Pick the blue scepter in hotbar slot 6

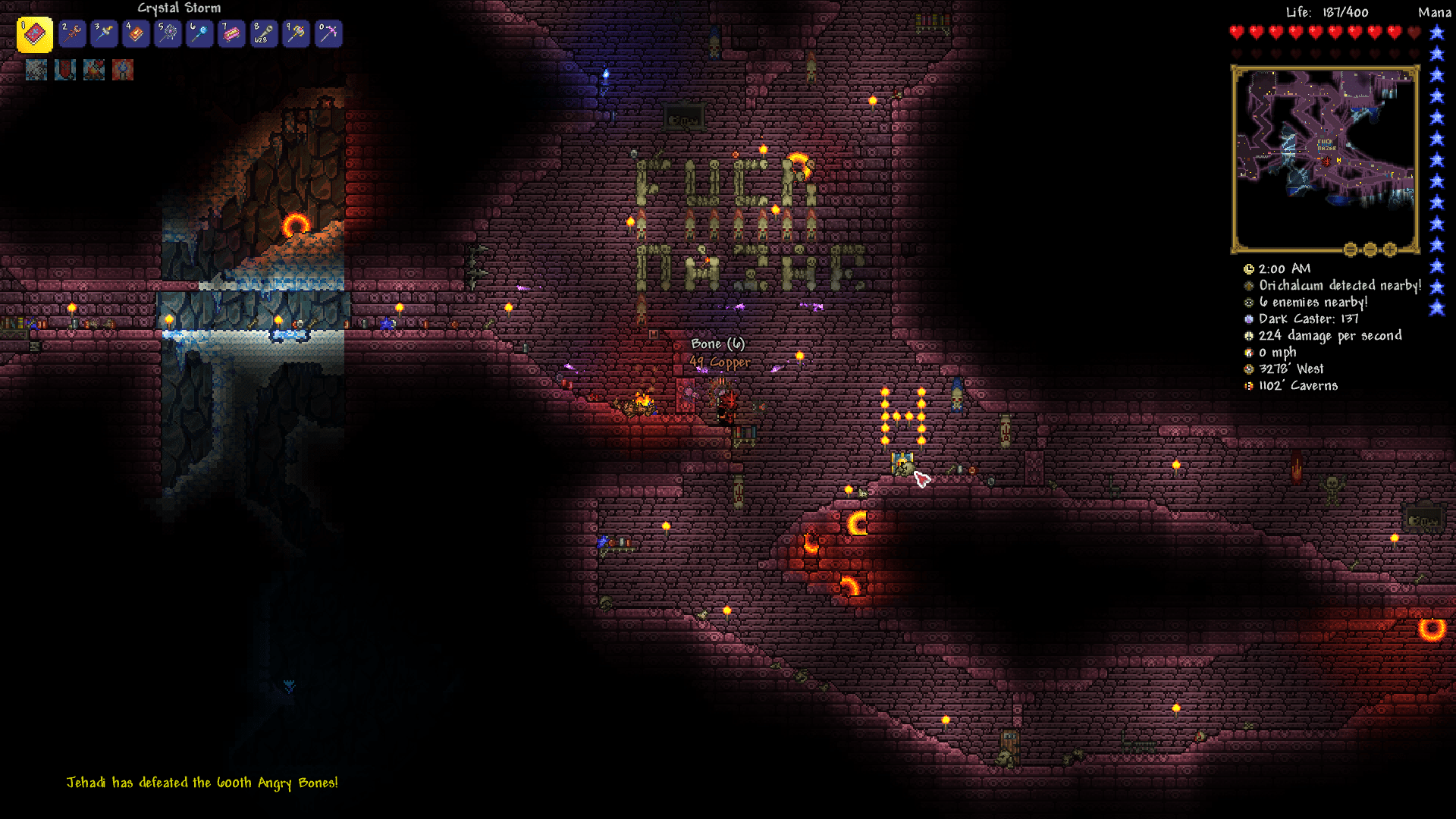click(199, 33)
